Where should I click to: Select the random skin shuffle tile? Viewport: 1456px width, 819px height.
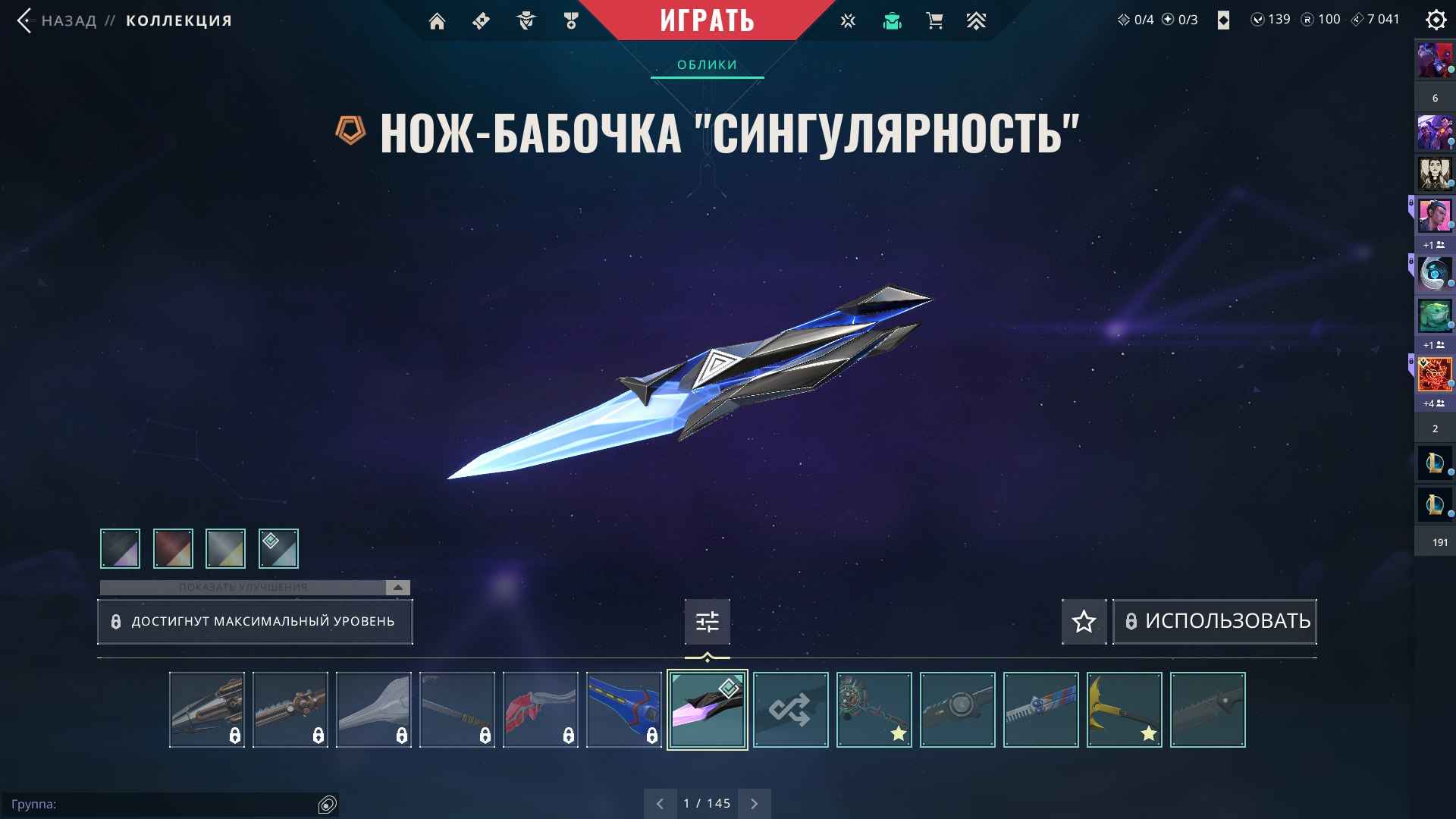pos(790,710)
